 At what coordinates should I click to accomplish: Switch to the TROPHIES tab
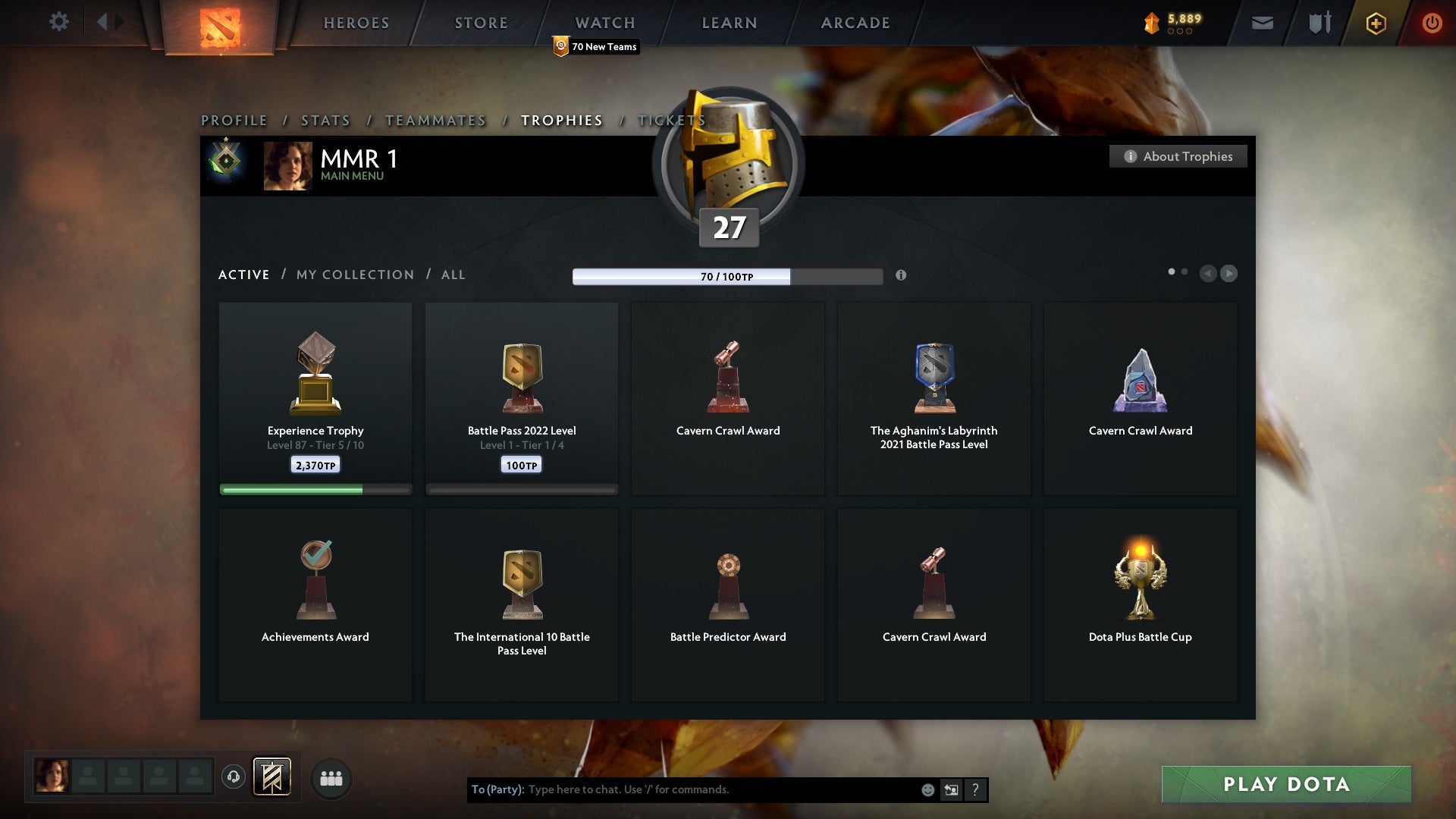561,120
